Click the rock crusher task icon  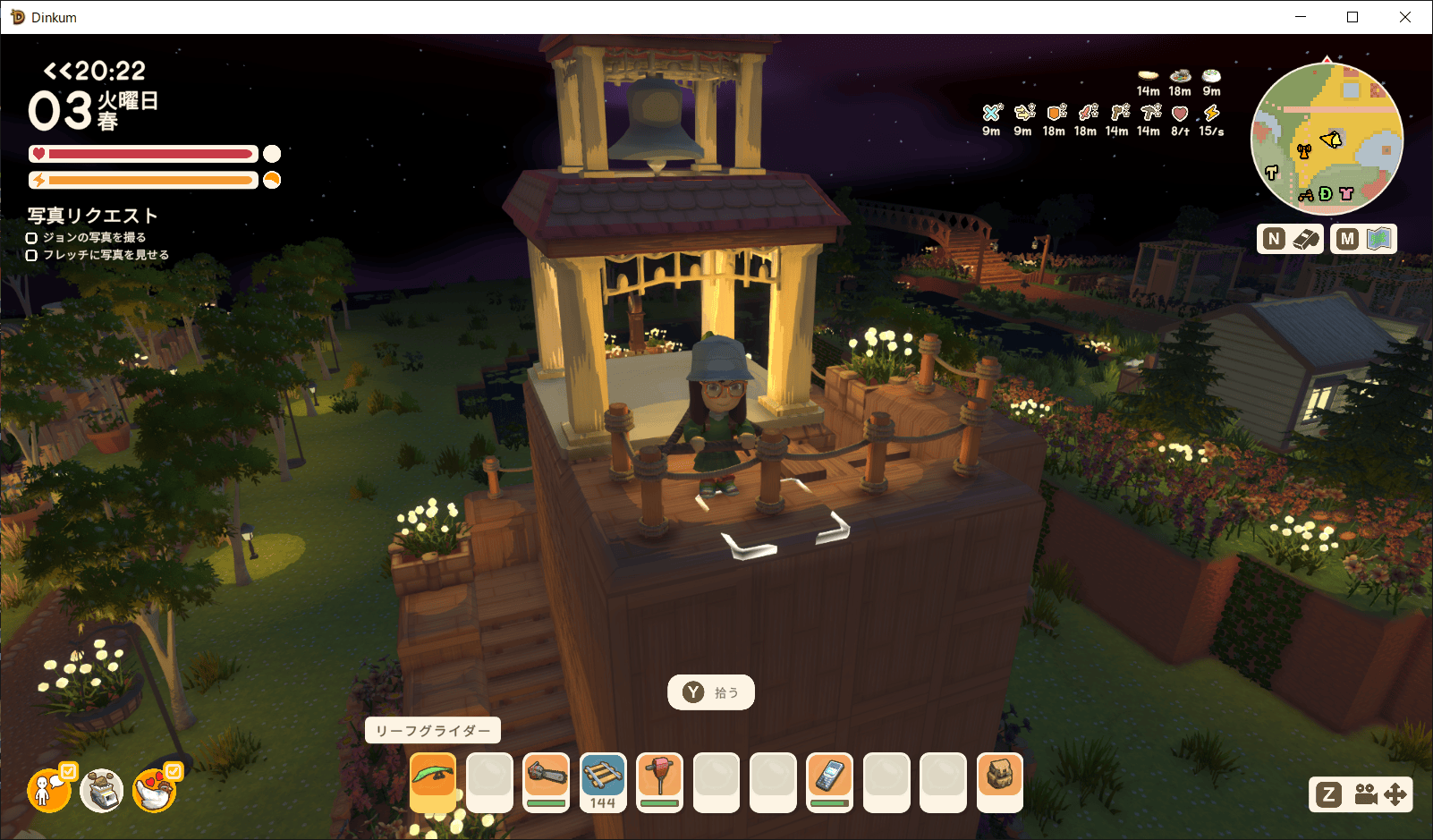click(102, 790)
